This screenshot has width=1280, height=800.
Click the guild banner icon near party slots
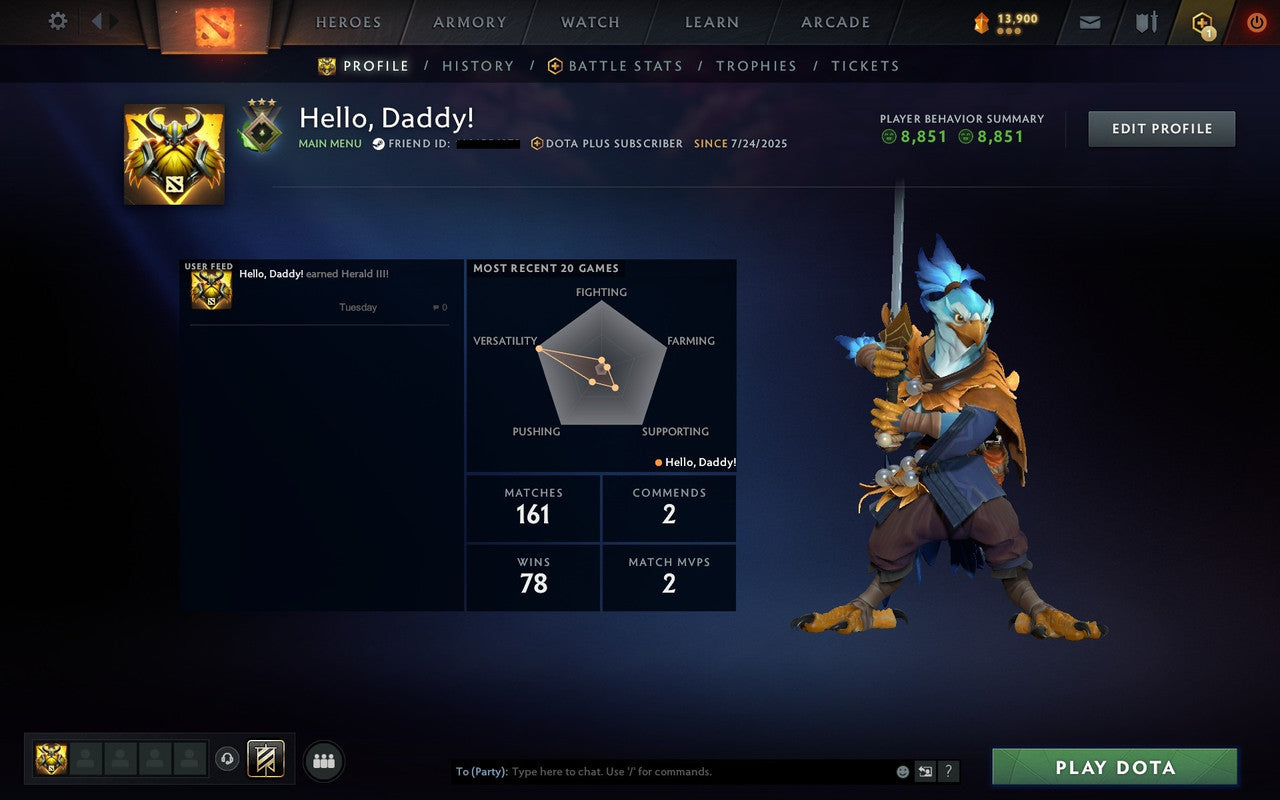[x=265, y=759]
